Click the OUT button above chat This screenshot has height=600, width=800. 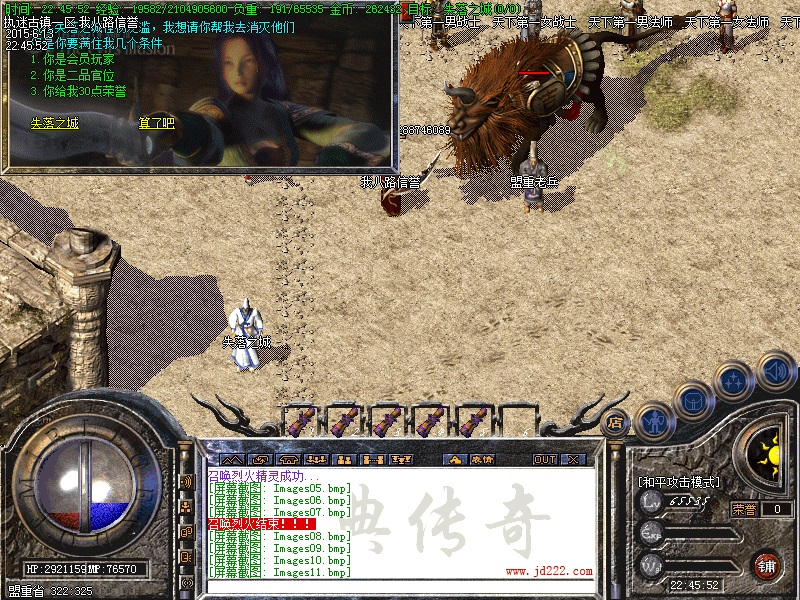[544, 459]
